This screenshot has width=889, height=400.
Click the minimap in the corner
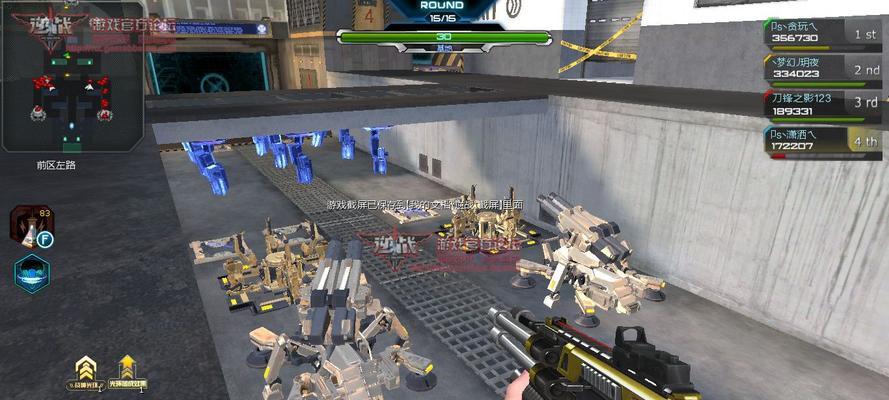[x=72, y=77]
